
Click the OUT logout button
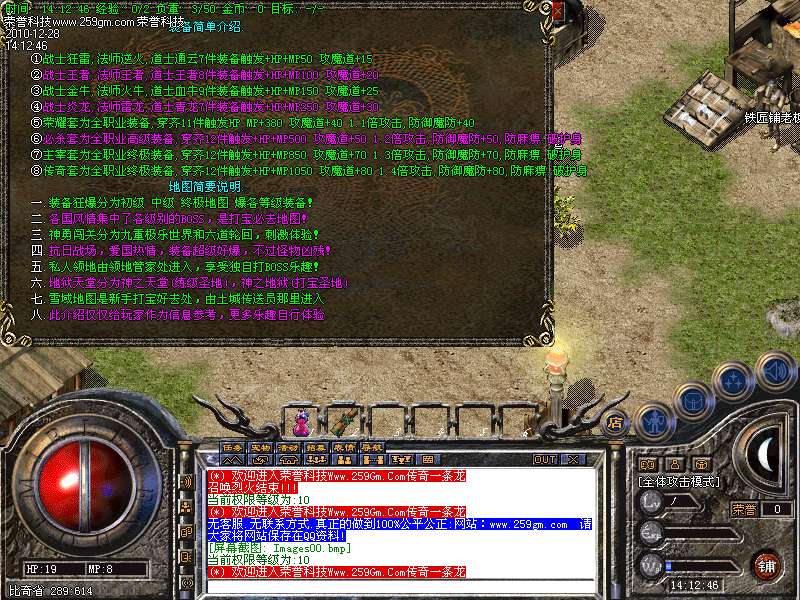[x=545, y=459]
